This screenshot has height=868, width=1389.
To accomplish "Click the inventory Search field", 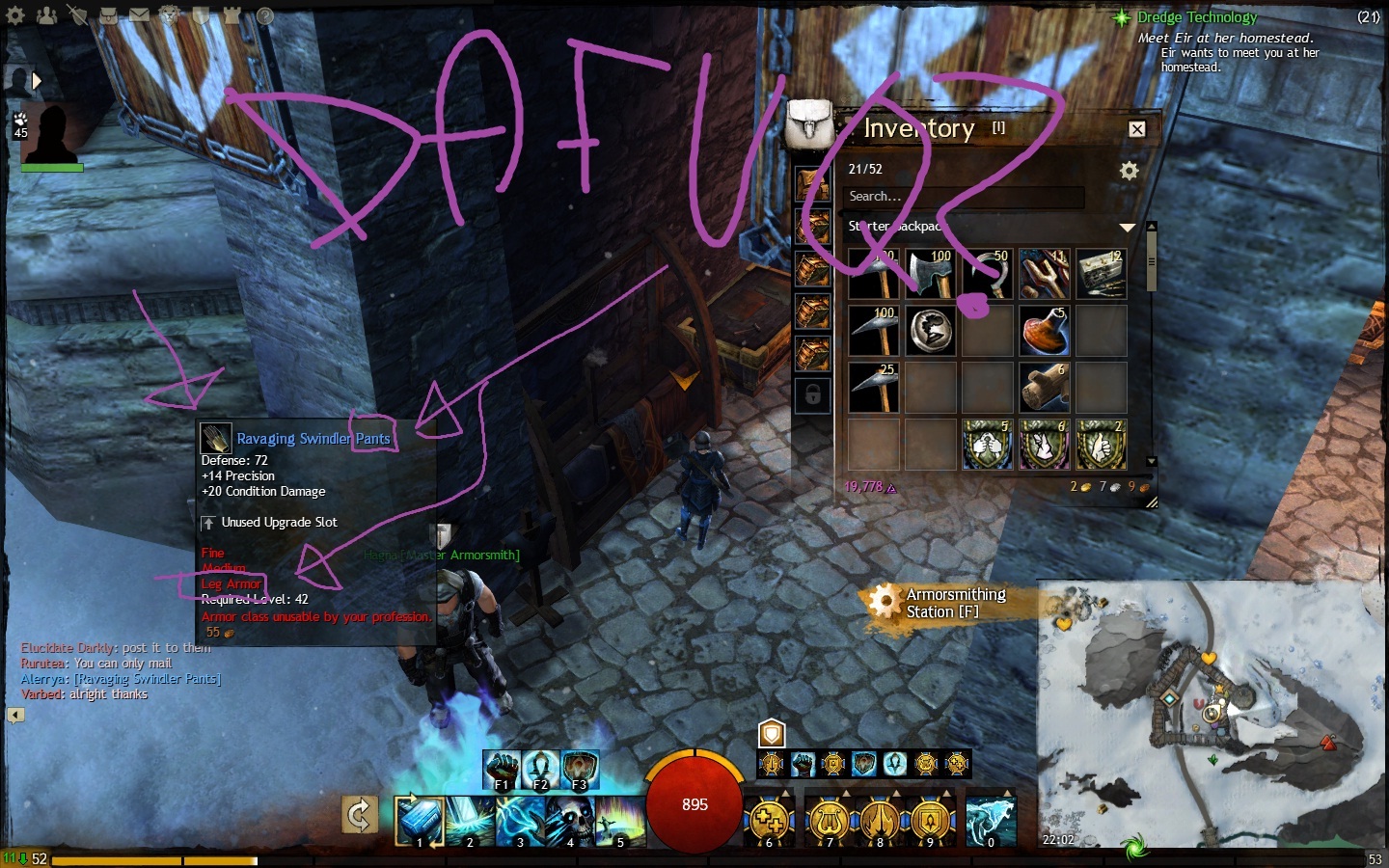I will pos(965,197).
